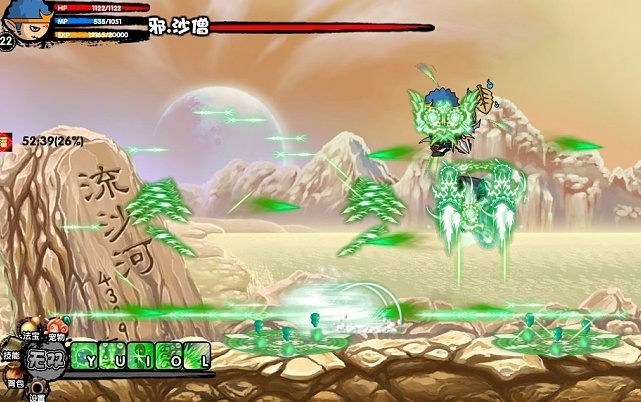This screenshot has height=402, width=641.
Task: Open the 背包 backpack inventory
Action: coord(14,375)
